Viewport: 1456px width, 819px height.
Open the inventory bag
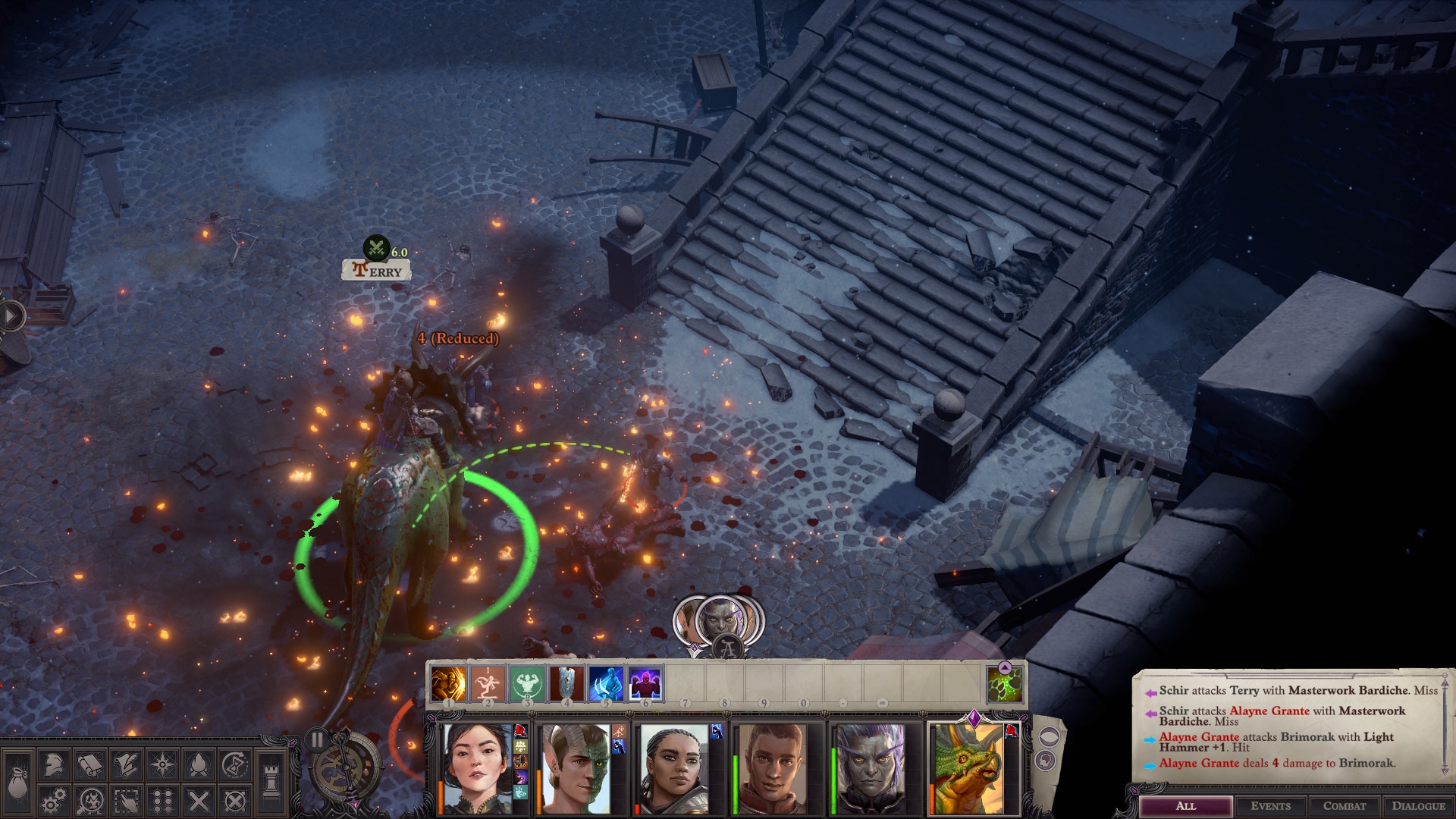pos(17,783)
